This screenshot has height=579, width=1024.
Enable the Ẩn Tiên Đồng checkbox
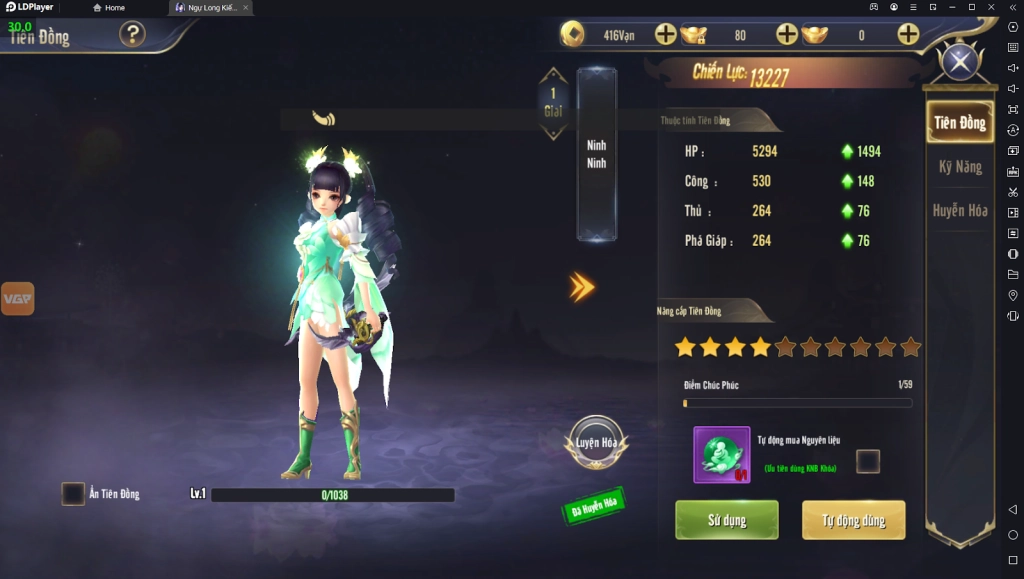click(73, 494)
